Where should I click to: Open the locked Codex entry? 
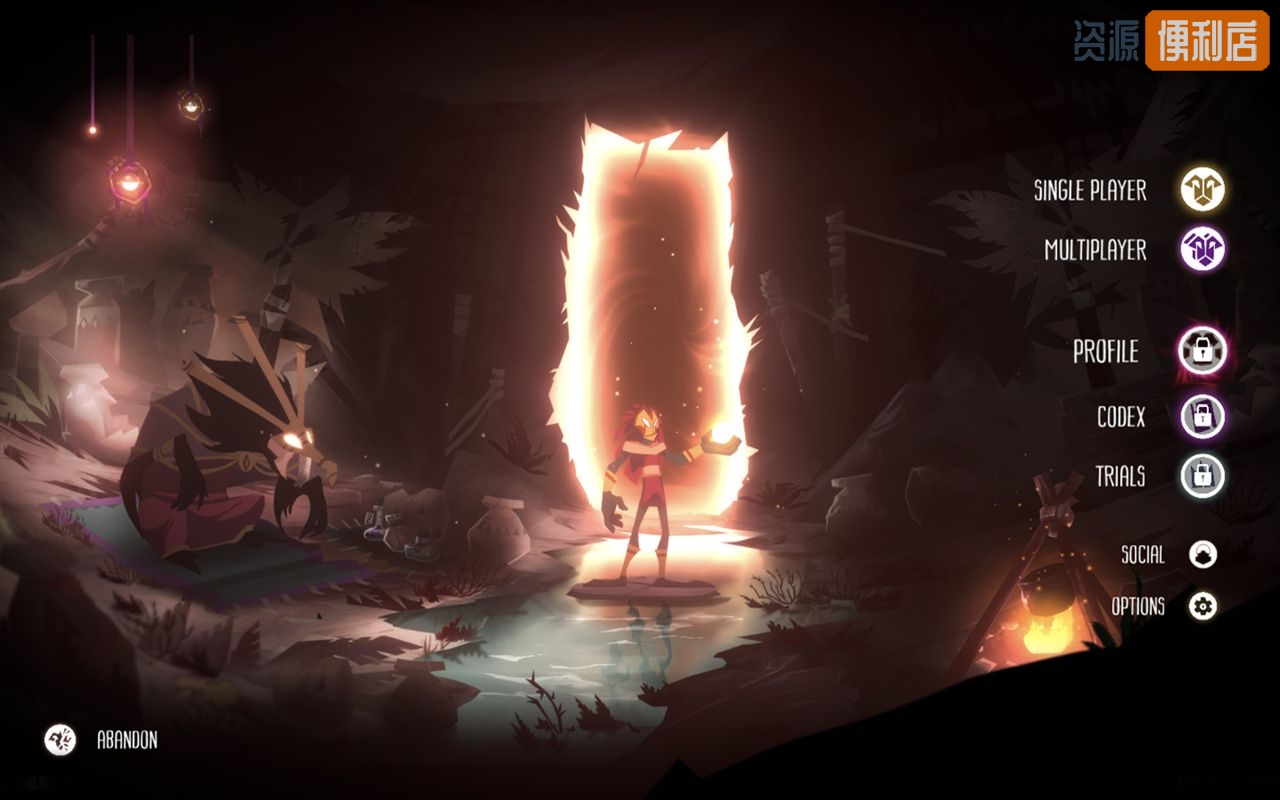(1121, 416)
